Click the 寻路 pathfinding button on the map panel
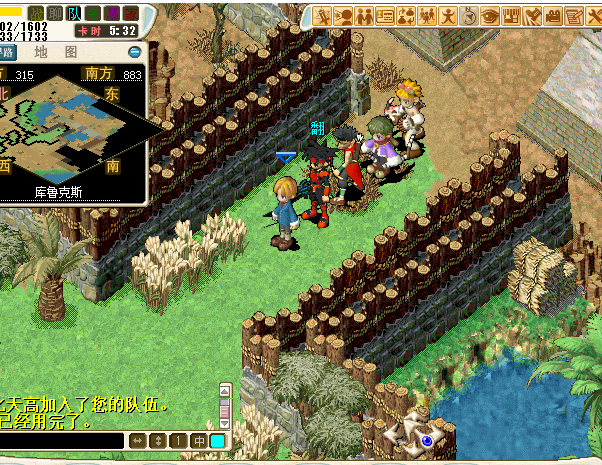This screenshot has height=465, width=602. (x=8, y=52)
